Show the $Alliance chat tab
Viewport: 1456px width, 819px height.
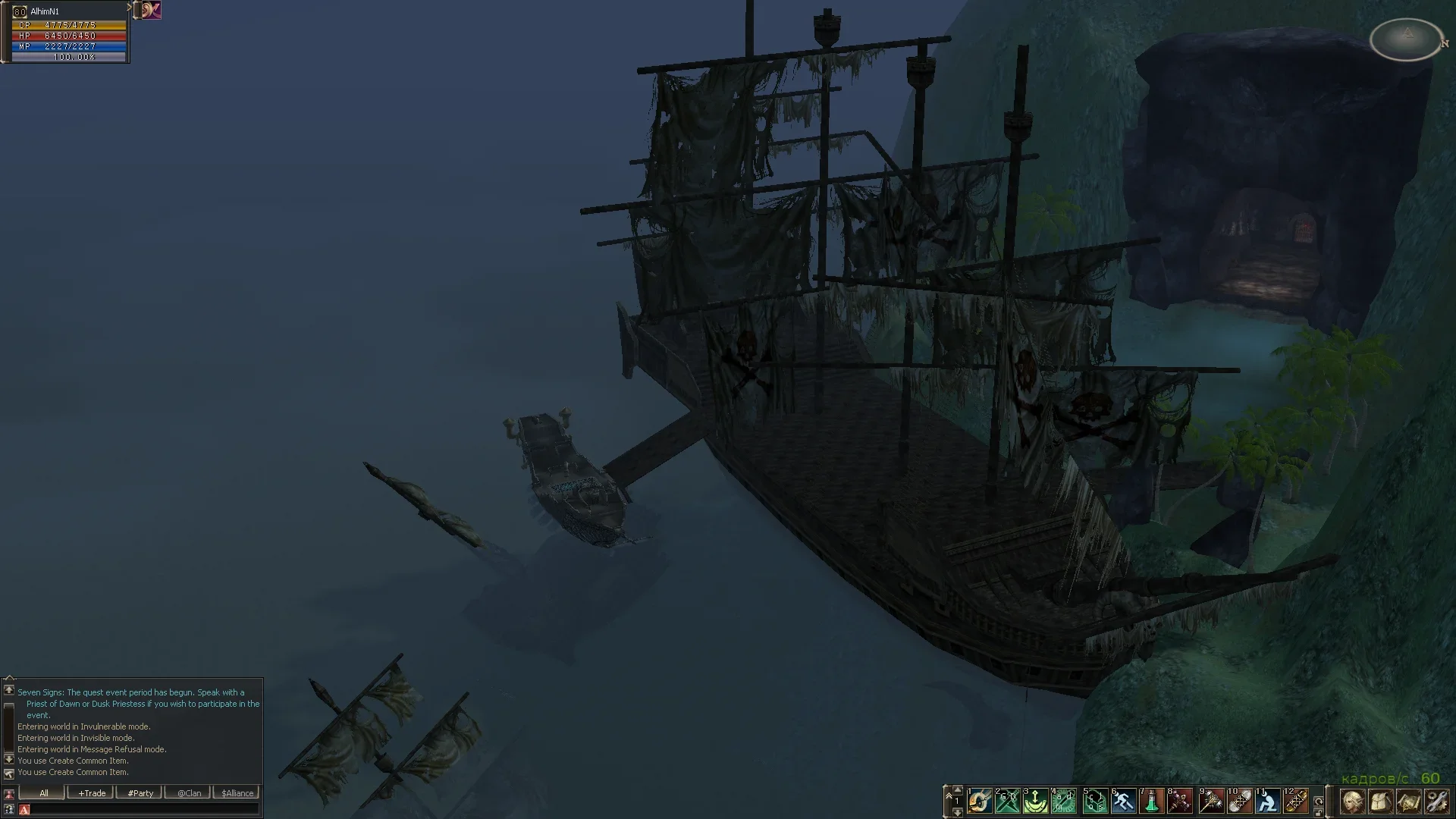[x=237, y=793]
